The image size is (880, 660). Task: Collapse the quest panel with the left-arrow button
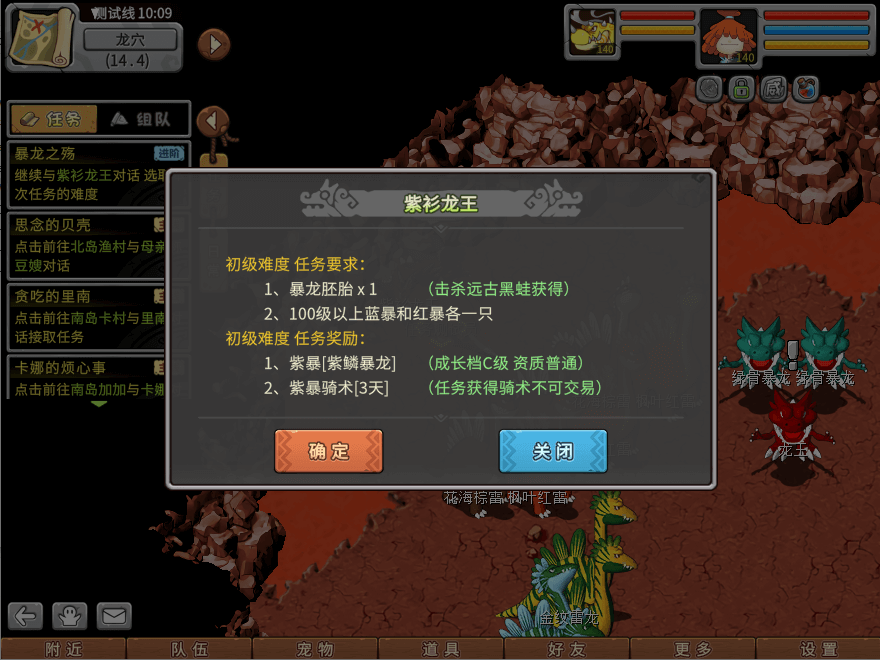(212, 121)
